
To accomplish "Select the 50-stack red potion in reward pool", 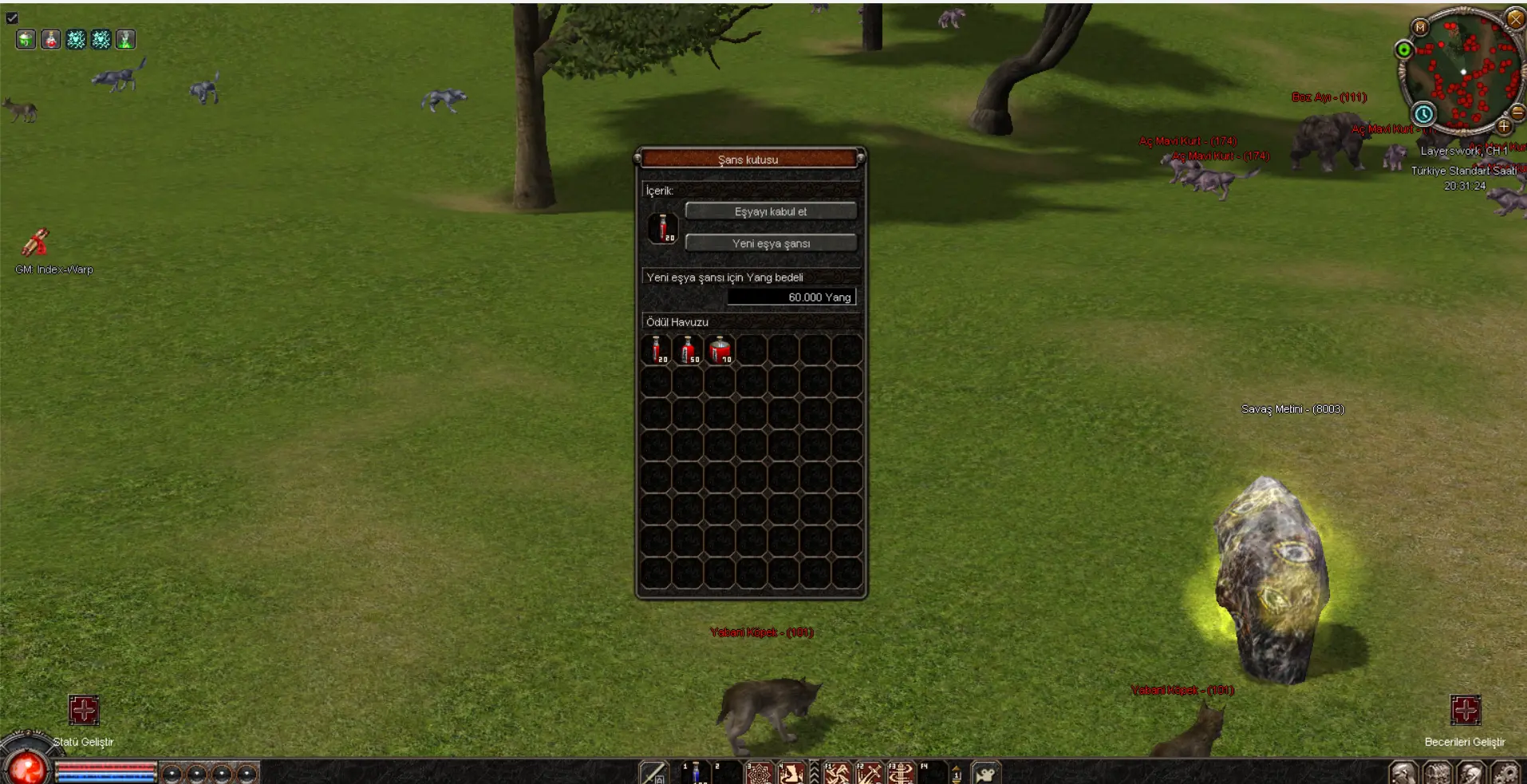I will coord(688,350).
